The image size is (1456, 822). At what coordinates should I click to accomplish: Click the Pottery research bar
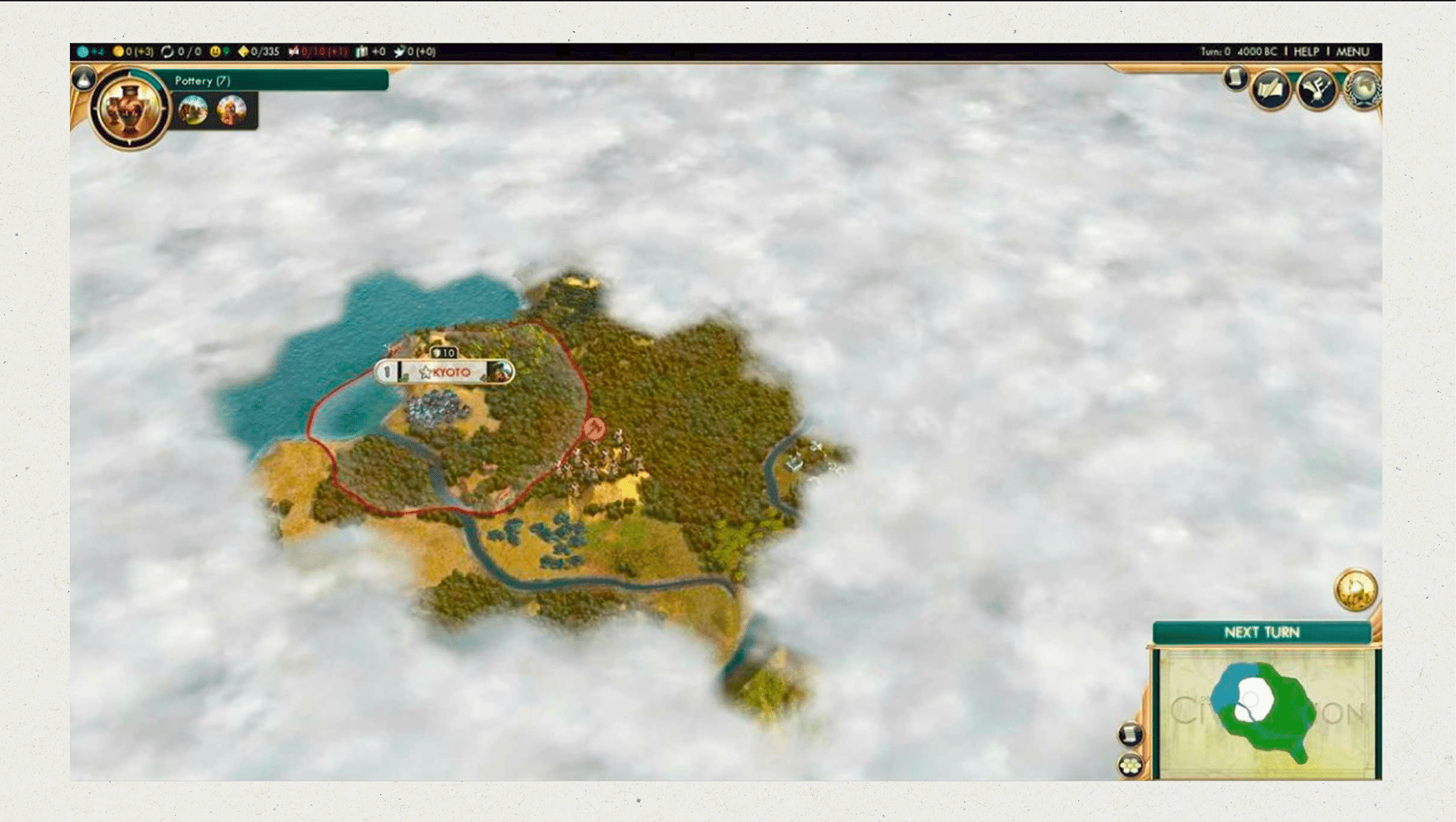[279, 81]
